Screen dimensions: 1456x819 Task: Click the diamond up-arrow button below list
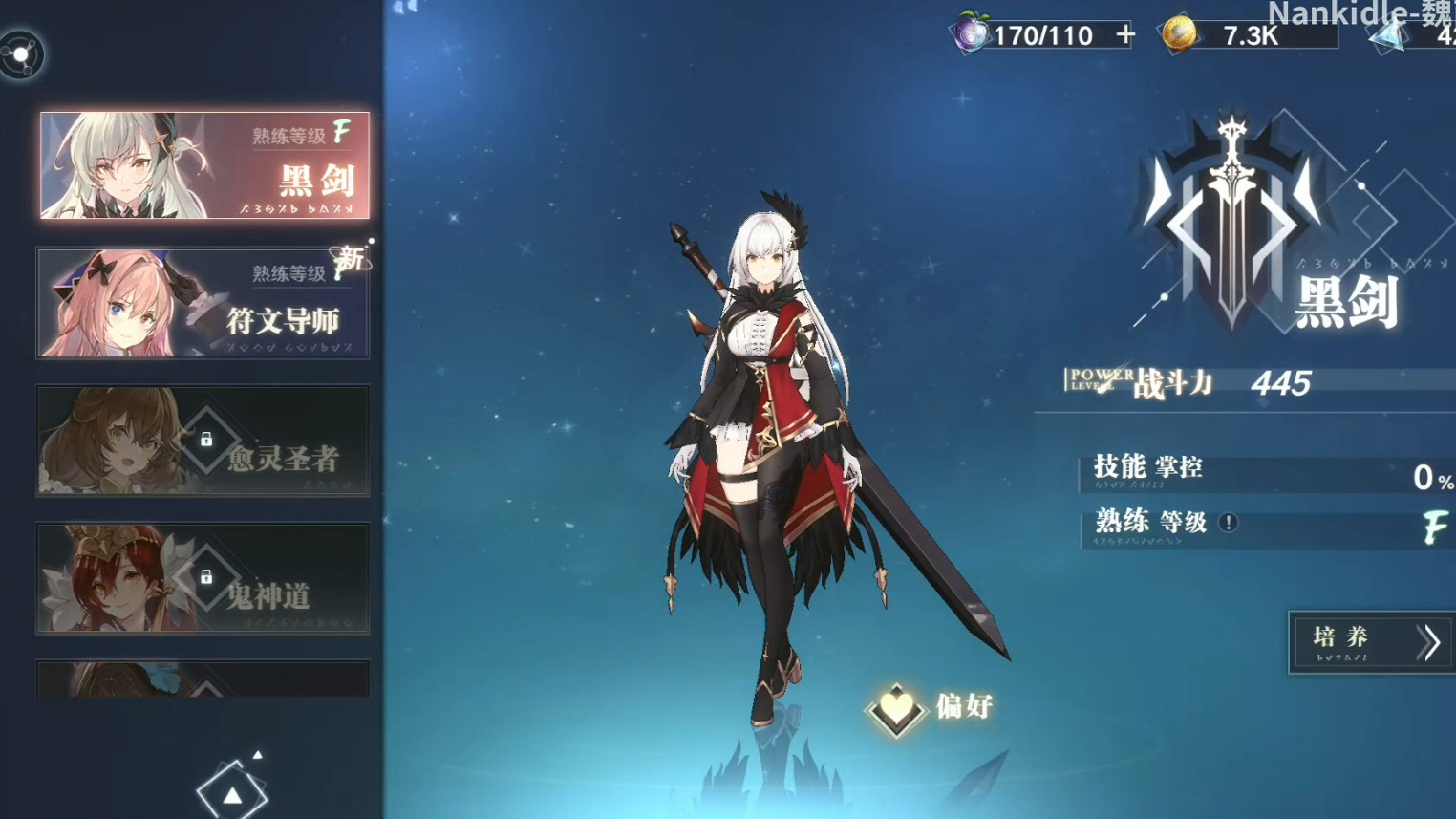[232, 792]
